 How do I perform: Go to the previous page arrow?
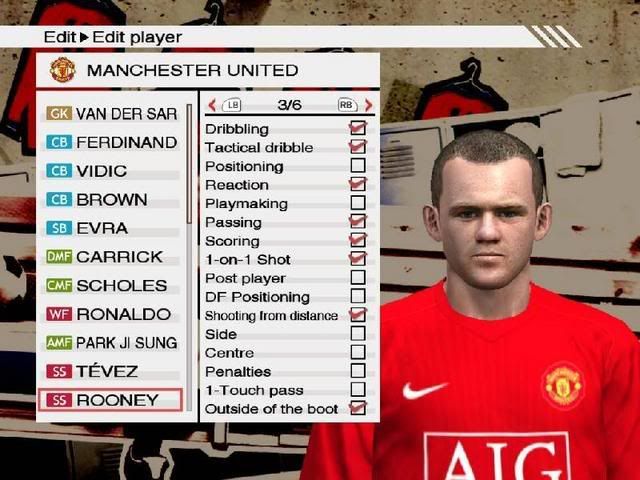click(x=212, y=104)
